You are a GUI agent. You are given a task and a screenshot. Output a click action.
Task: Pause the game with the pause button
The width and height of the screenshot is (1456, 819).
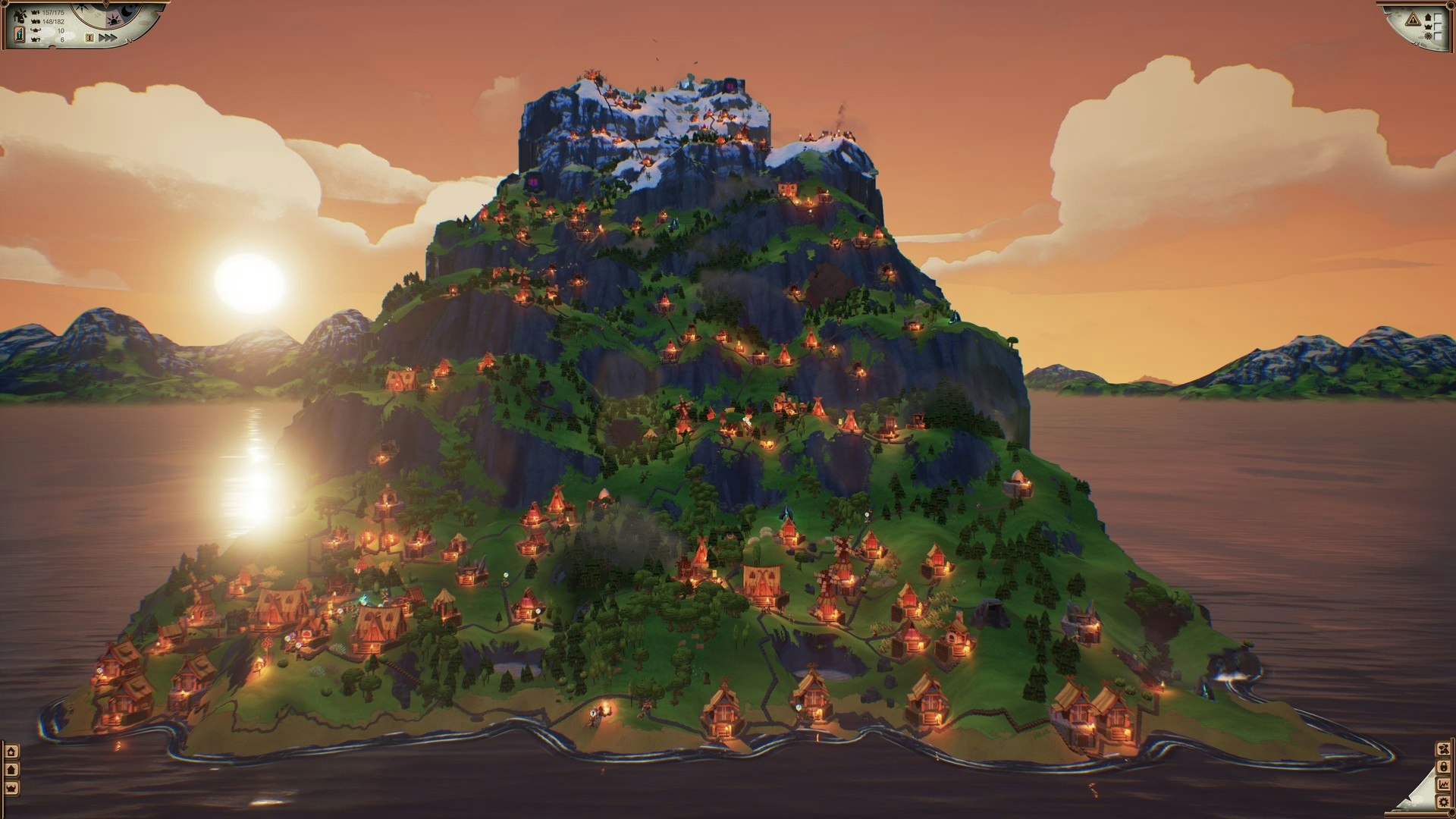pos(89,37)
